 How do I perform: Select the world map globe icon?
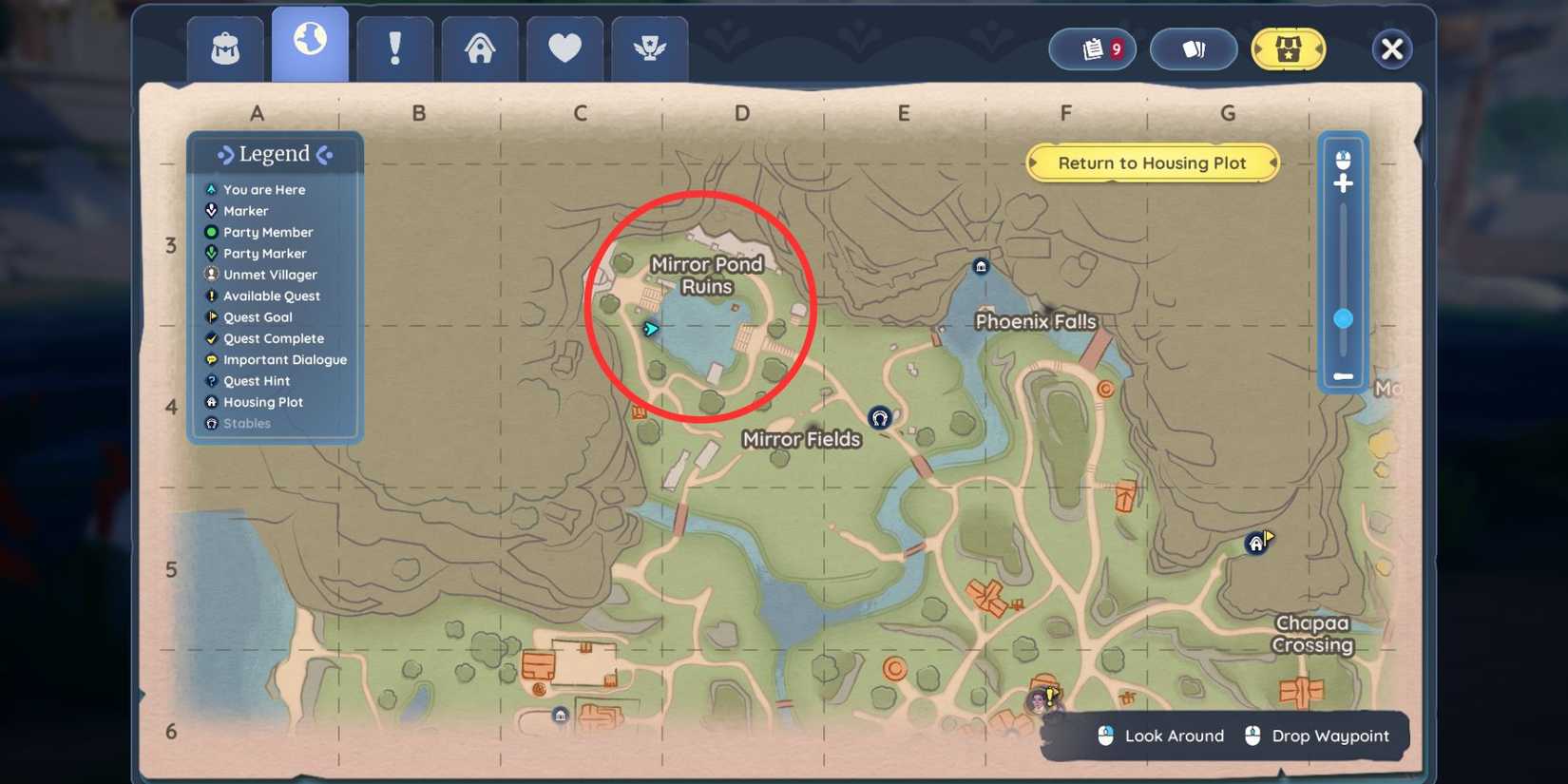tap(310, 46)
